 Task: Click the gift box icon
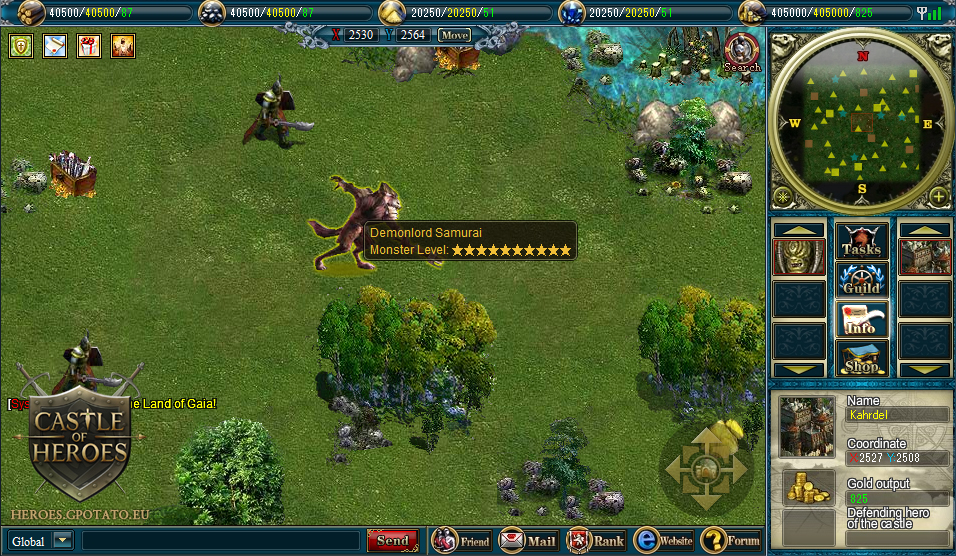point(89,46)
